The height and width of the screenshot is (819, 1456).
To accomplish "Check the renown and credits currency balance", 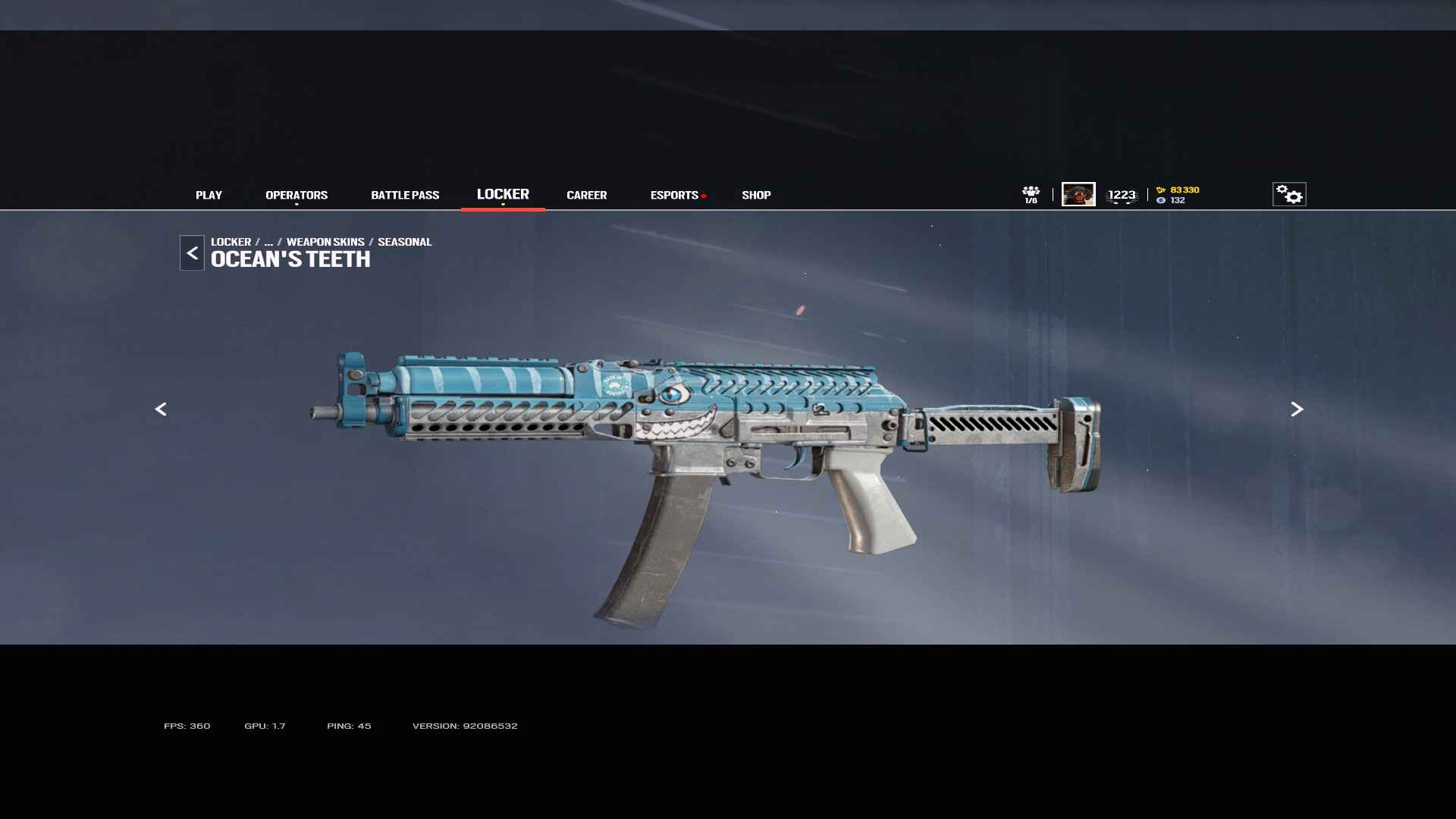I will click(1178, 195).
